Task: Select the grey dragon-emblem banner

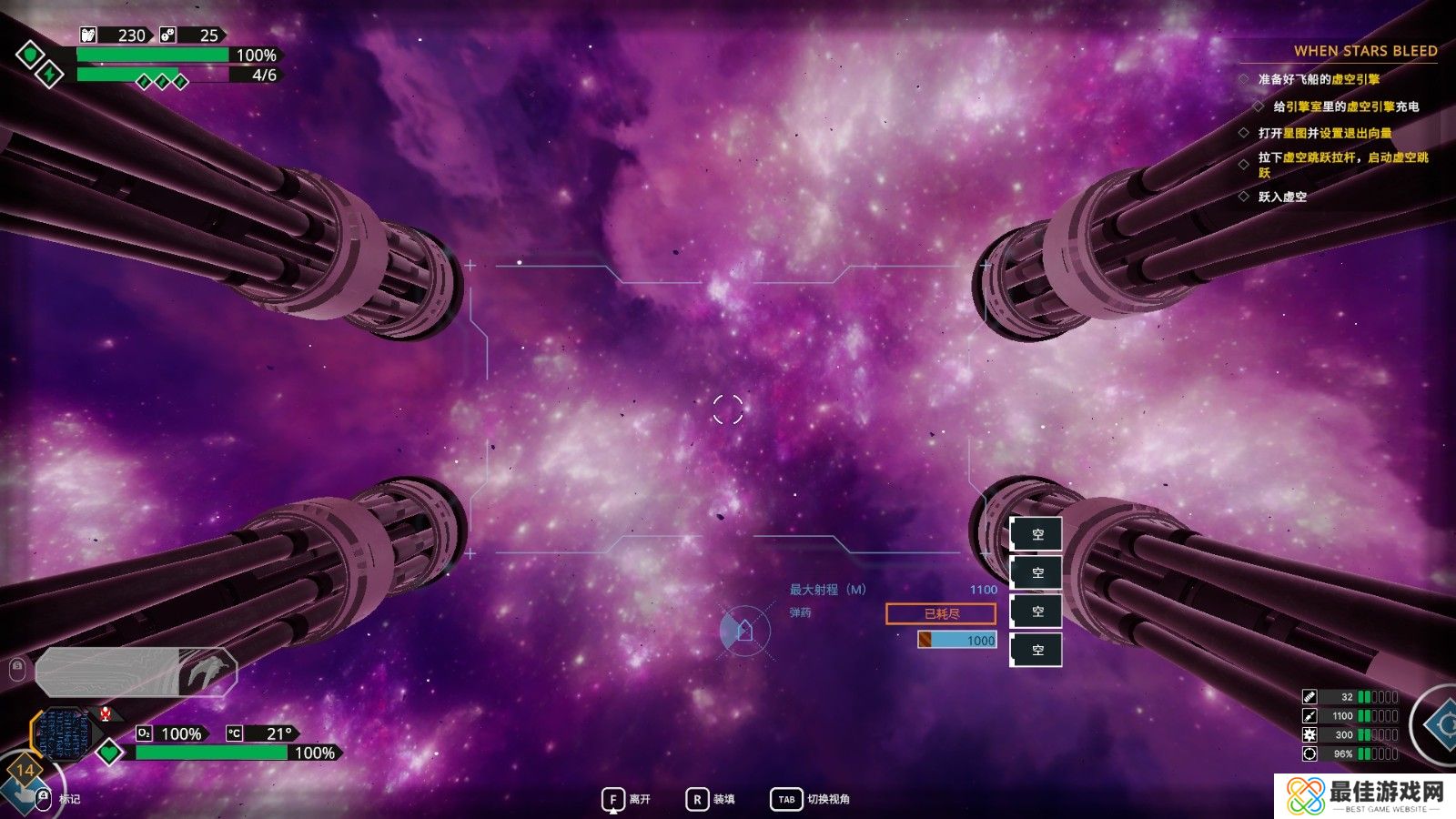Action: pyautogui.click(x=136, y=672)
